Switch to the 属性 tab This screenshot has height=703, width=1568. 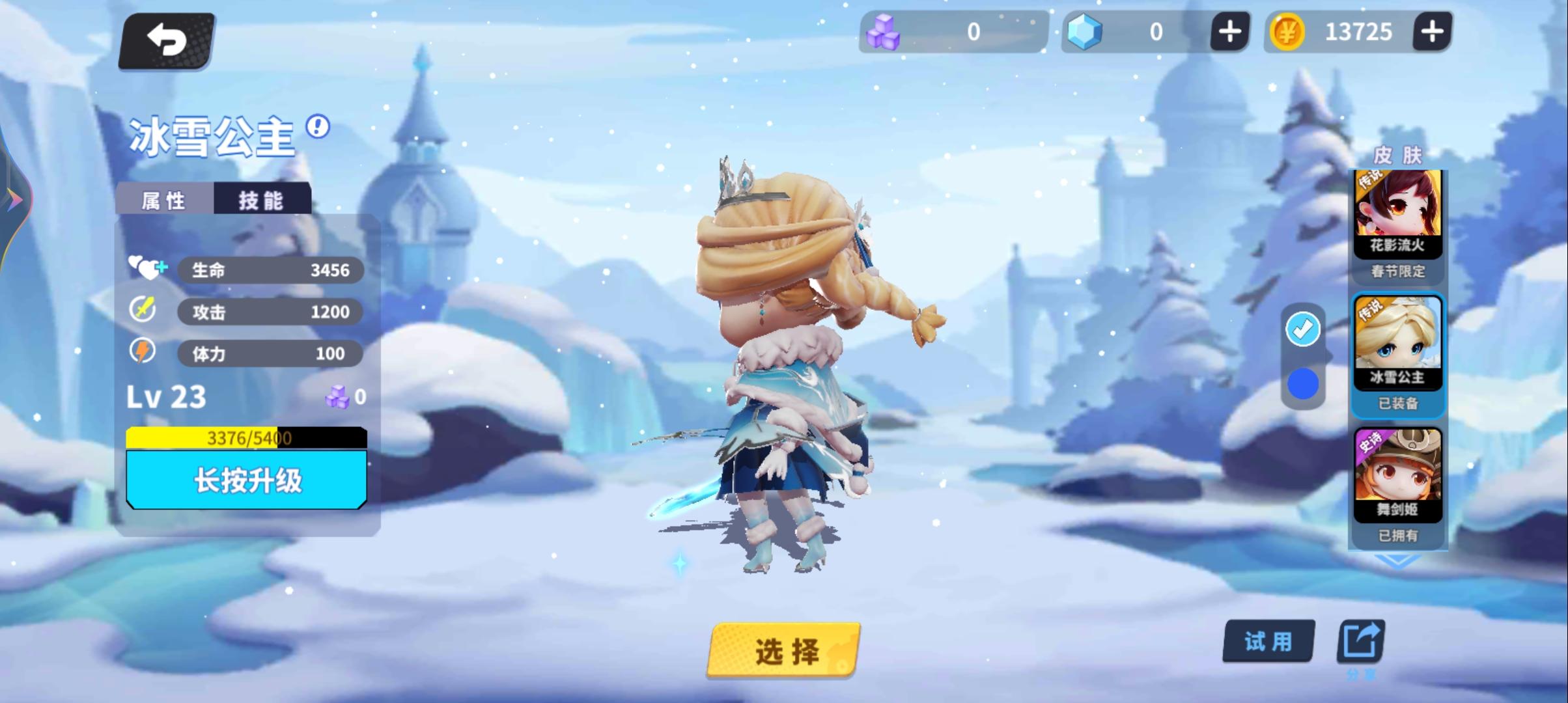(x=164, y=200)
